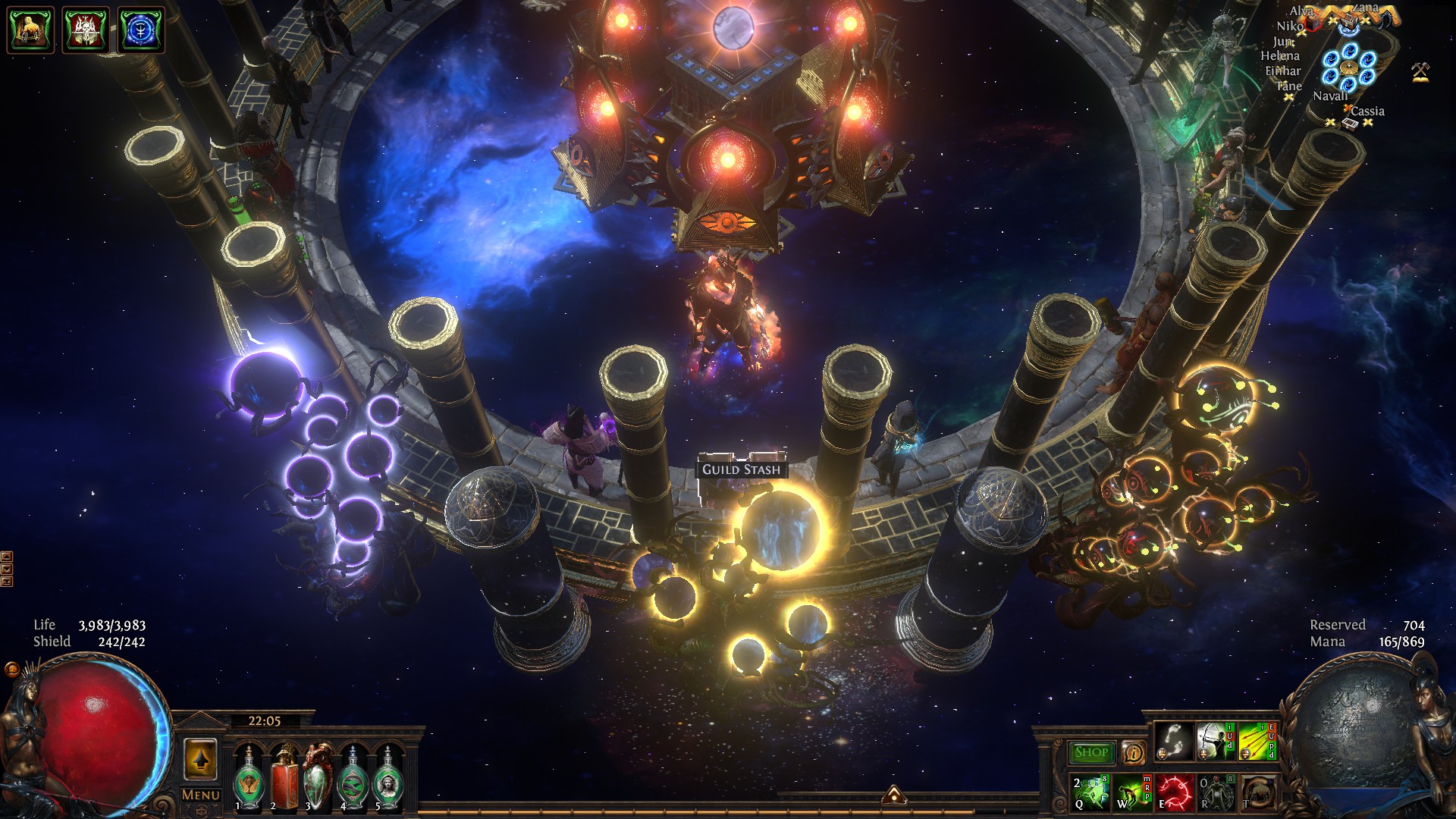Select the footprints move skill icon
Screen dimensions: 1456x819
pos(1173,742)
